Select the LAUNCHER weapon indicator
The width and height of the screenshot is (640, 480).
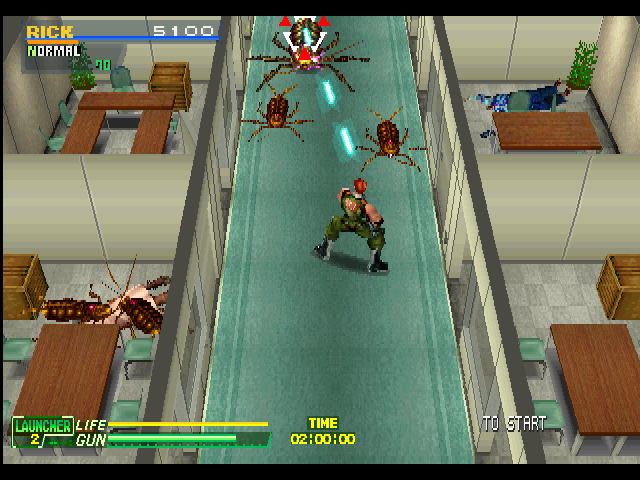(x=41, y=431)
